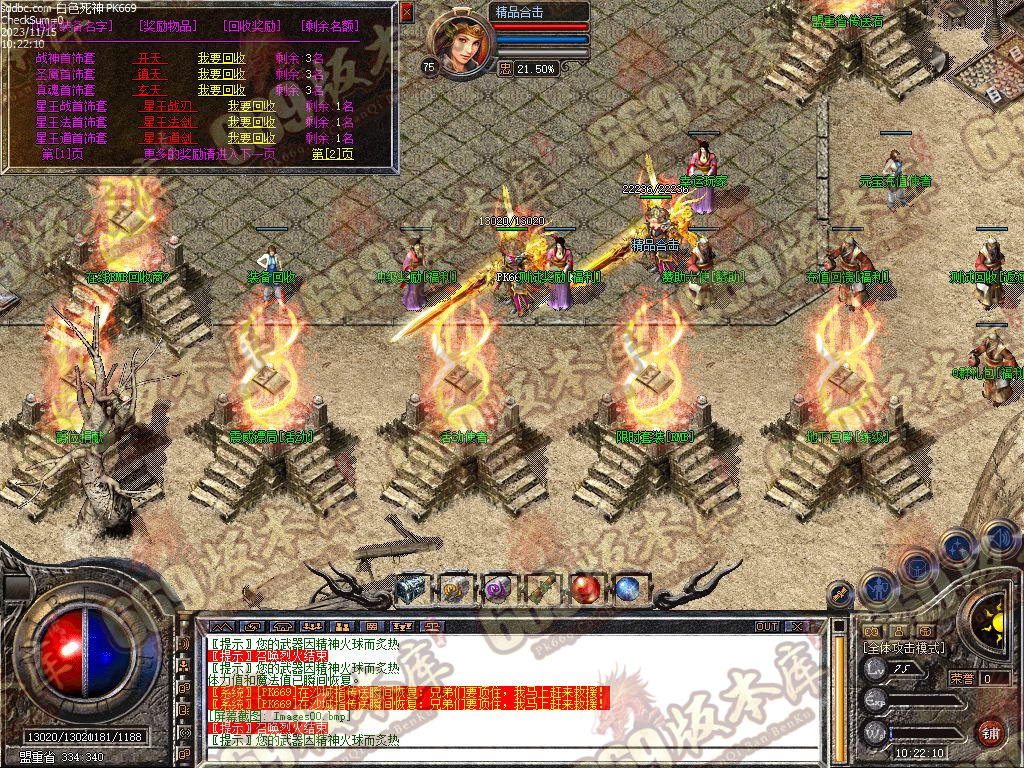The height and width of the screenshot is (768, 1024).
Task: Use the blue orb in the belt
Action: tap(628, 588)
